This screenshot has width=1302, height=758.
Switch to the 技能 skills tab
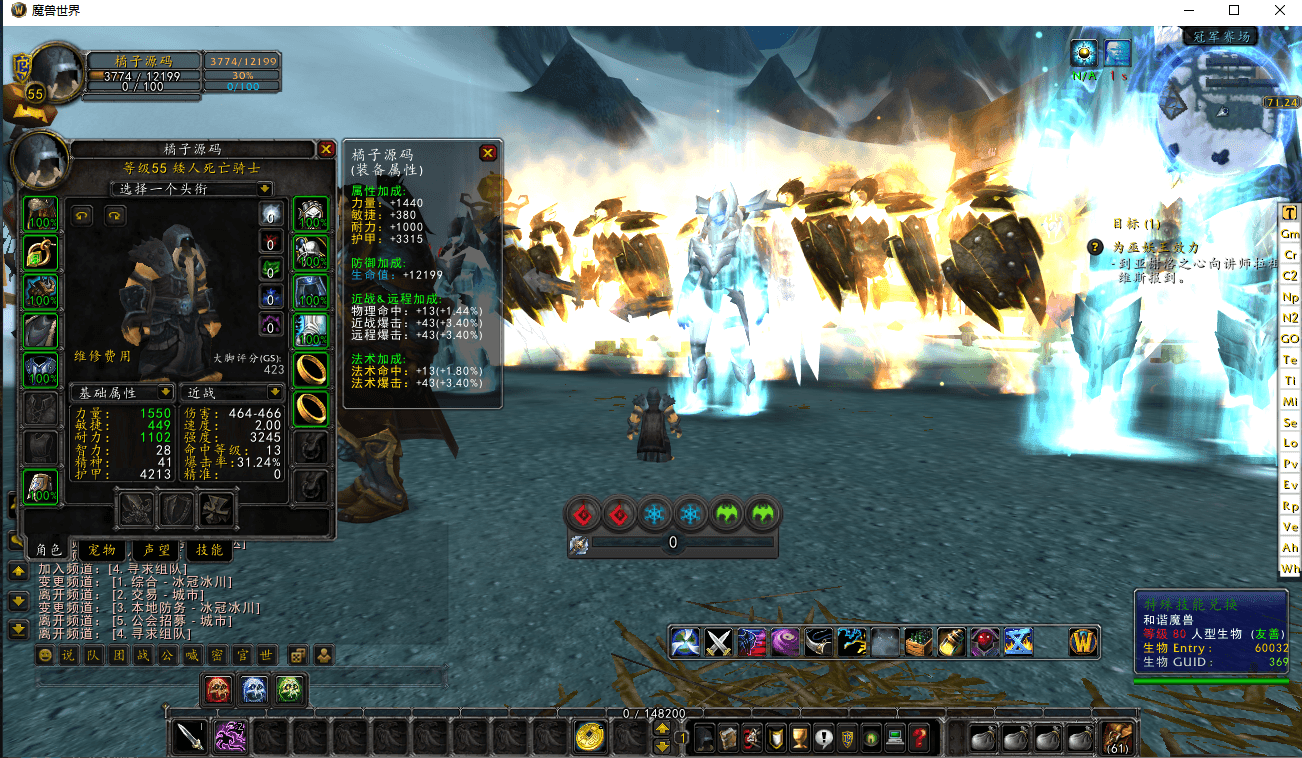[210, 550]
